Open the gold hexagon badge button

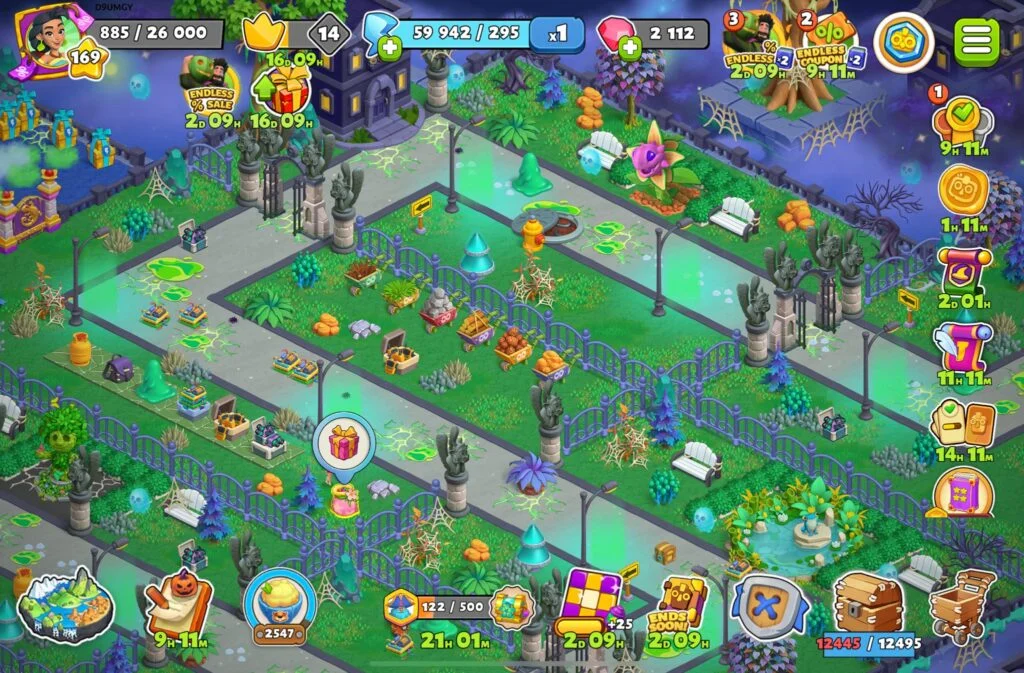(903, 42)
